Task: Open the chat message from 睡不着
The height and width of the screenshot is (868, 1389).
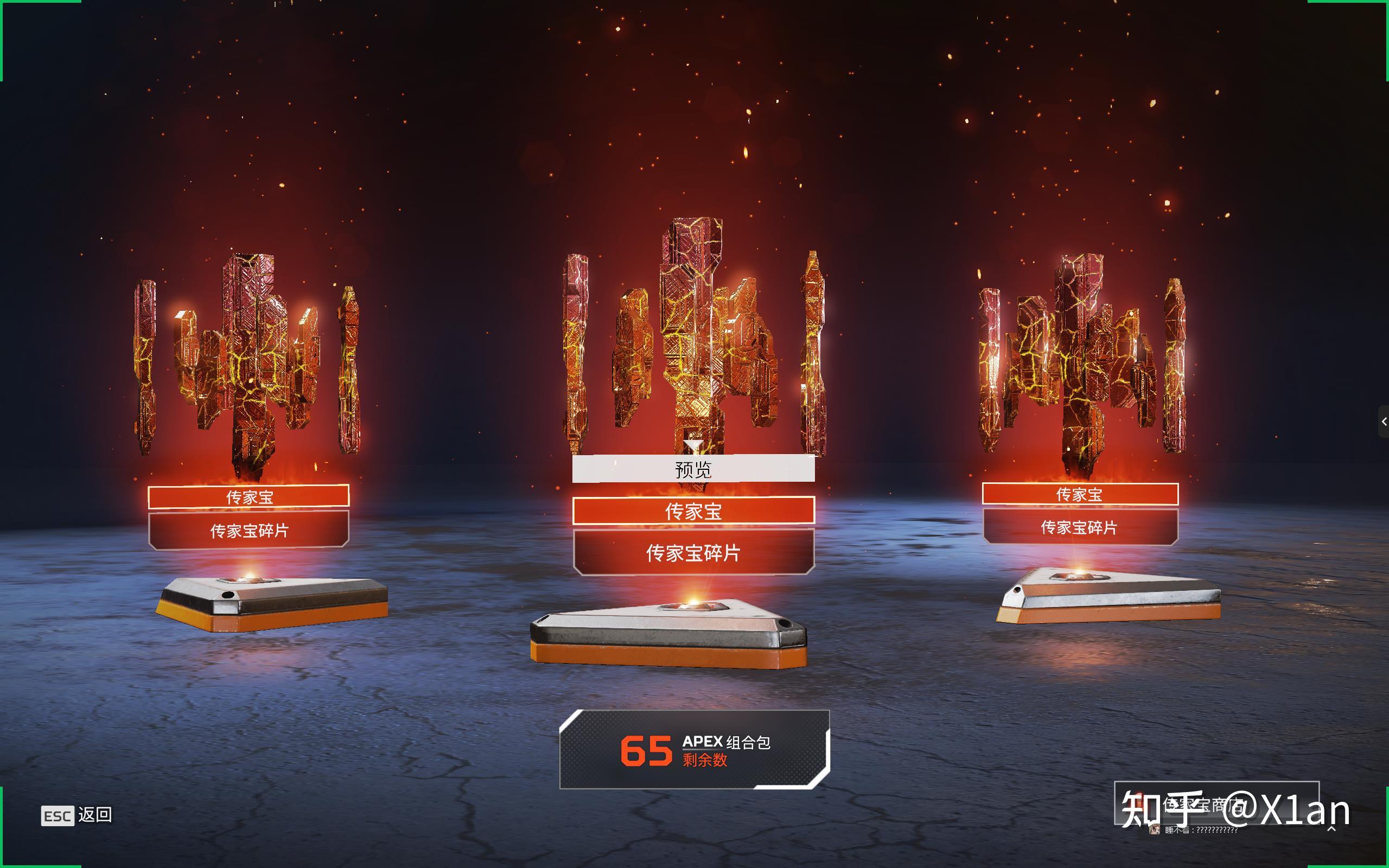Action: click(1201, 830)
